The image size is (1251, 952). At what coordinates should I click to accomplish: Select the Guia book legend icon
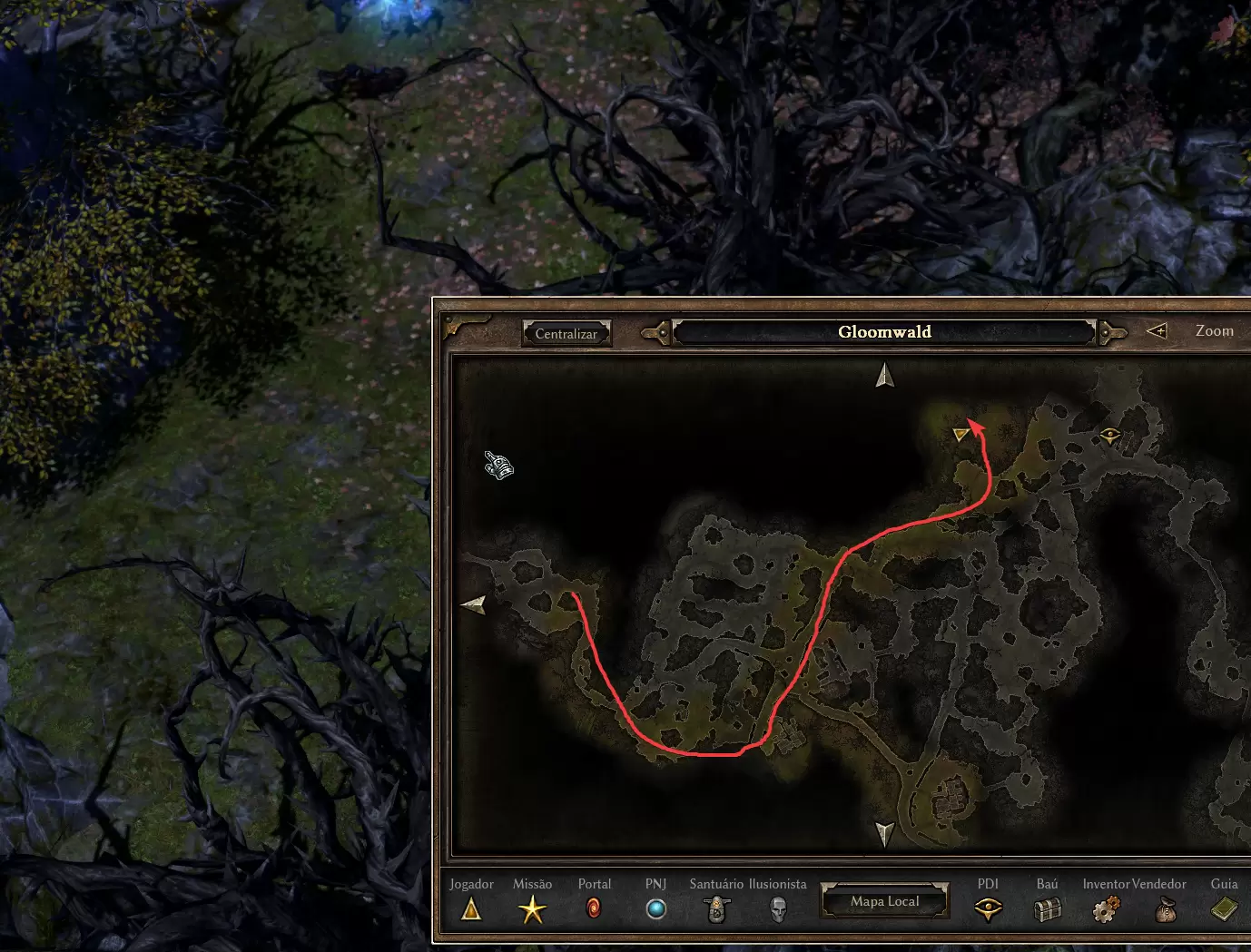pos(1224,908)
